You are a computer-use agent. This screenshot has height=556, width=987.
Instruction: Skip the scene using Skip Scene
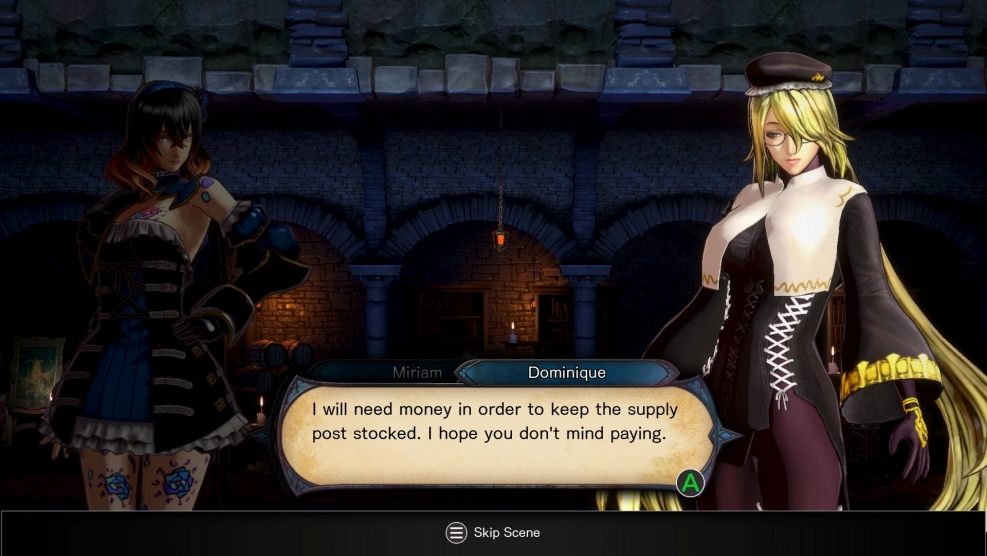point(493,533)
